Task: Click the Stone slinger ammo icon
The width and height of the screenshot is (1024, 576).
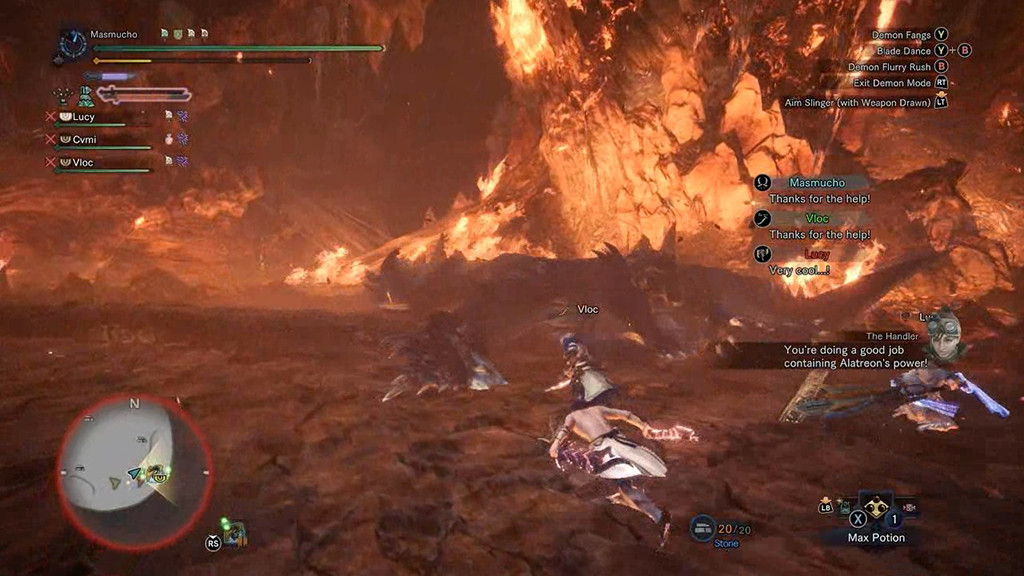Action: pos(702,526)
